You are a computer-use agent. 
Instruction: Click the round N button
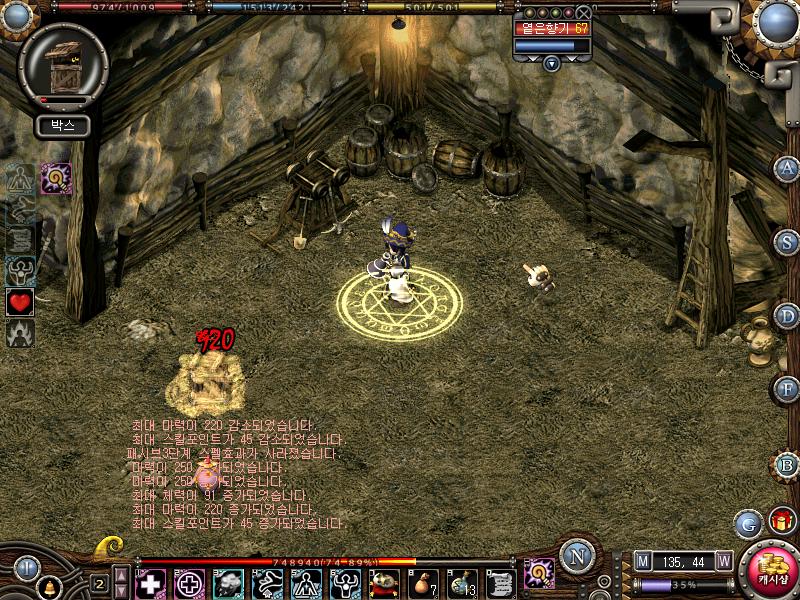[x=575, y=556]
